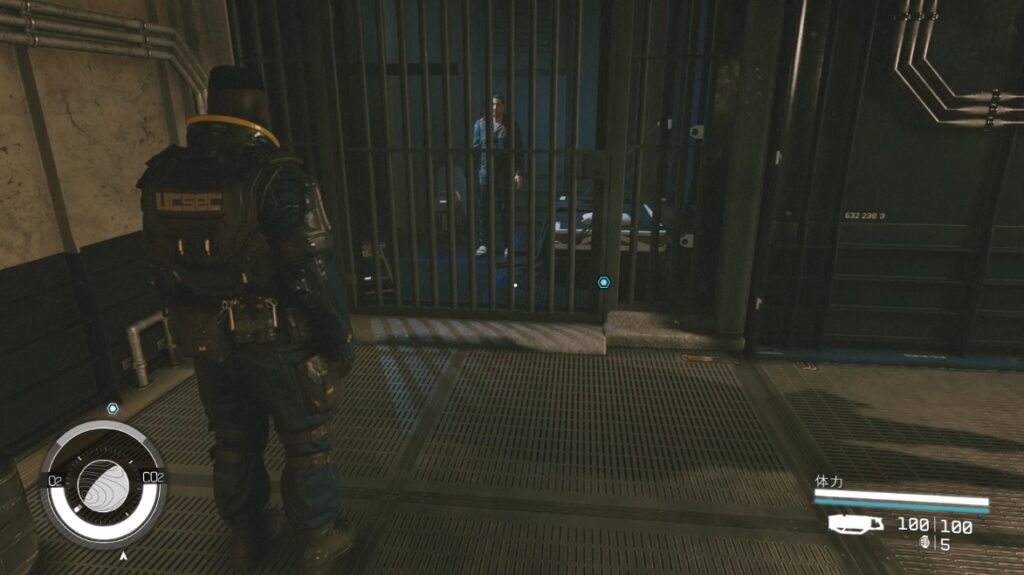Click the blue marker above the compass
1024x575 pixels.
(x=113, y=409)
